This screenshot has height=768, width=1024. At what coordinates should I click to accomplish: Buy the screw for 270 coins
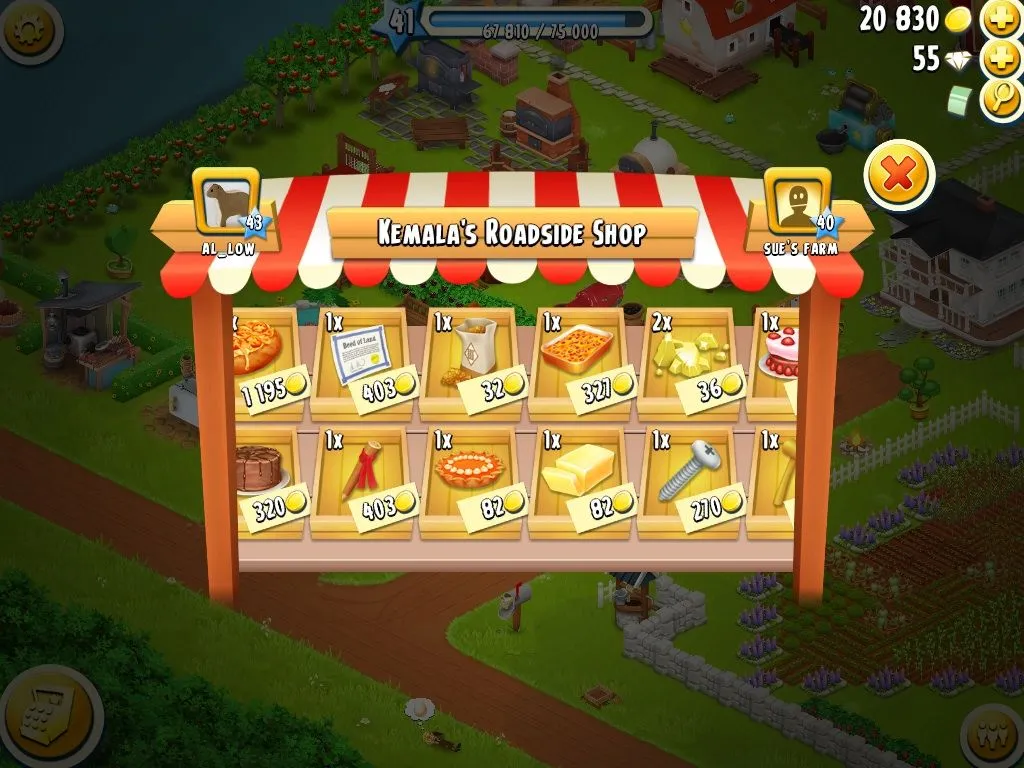692,482
